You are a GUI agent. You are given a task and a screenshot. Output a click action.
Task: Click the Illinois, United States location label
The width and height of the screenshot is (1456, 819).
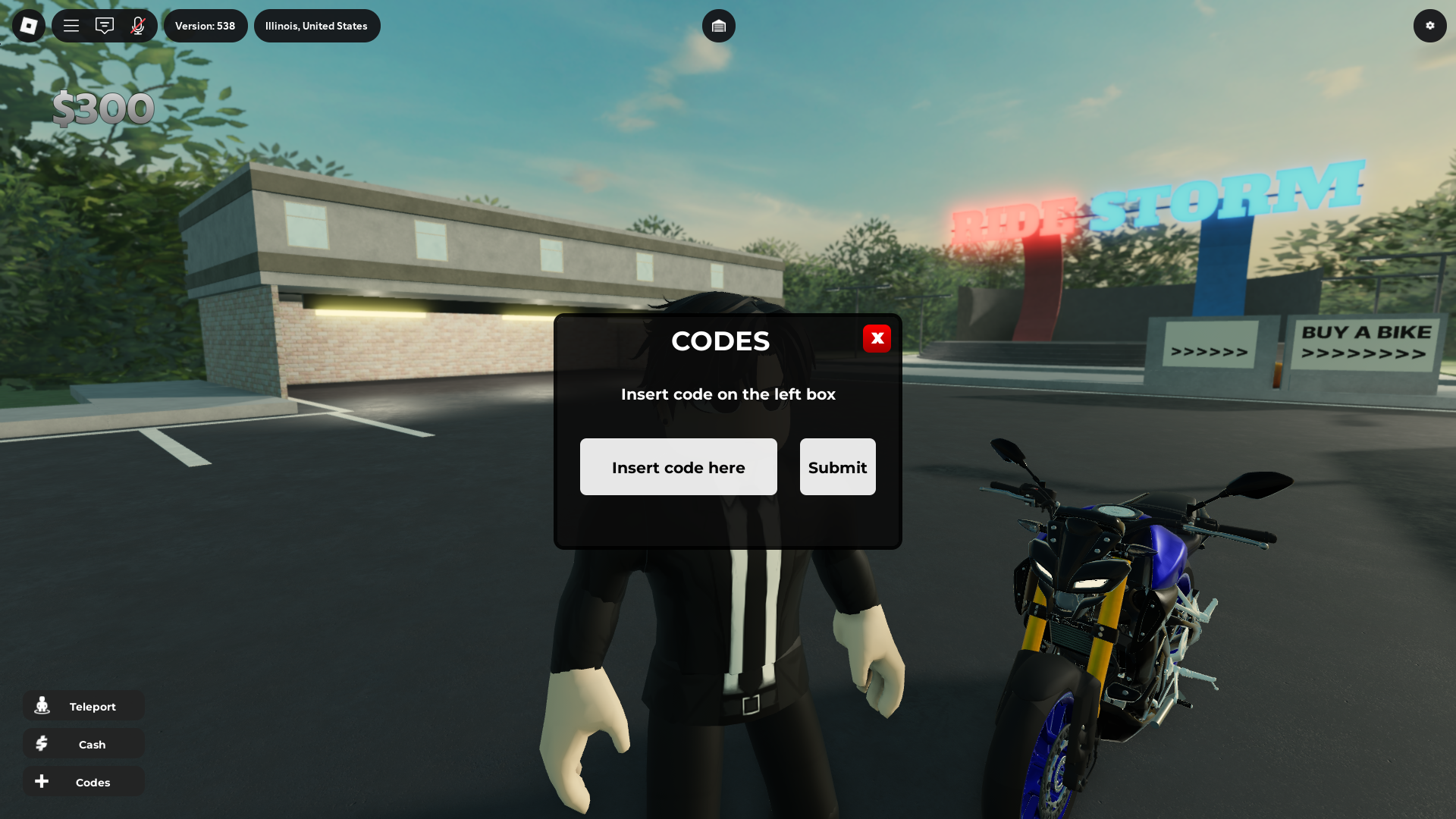pyautogui.click(x=317, y=25)
